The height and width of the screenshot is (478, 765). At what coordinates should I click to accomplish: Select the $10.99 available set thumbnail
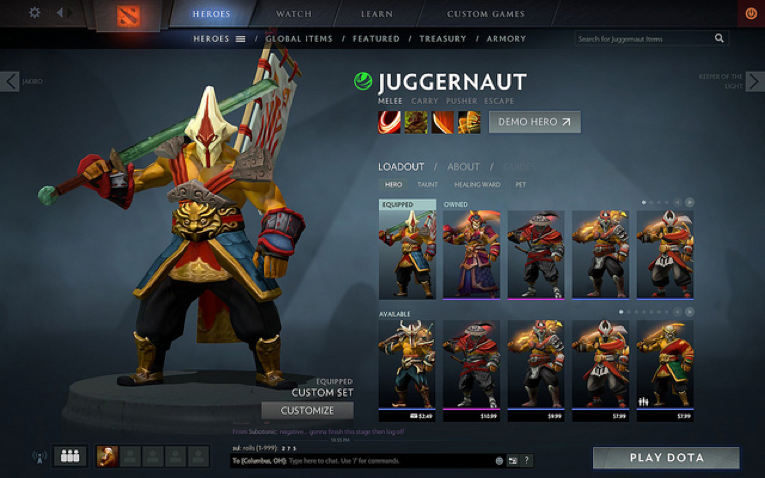[471, 367]
